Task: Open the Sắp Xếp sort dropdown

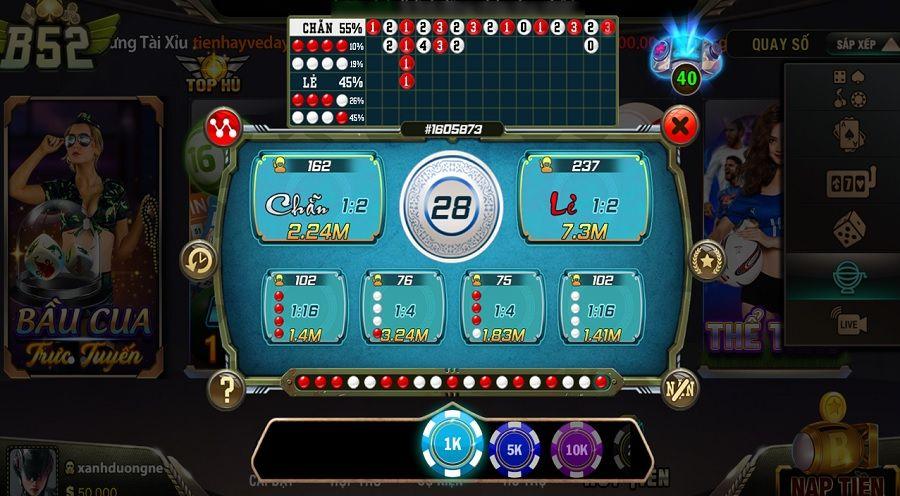Action: click(x=855, y=44)
